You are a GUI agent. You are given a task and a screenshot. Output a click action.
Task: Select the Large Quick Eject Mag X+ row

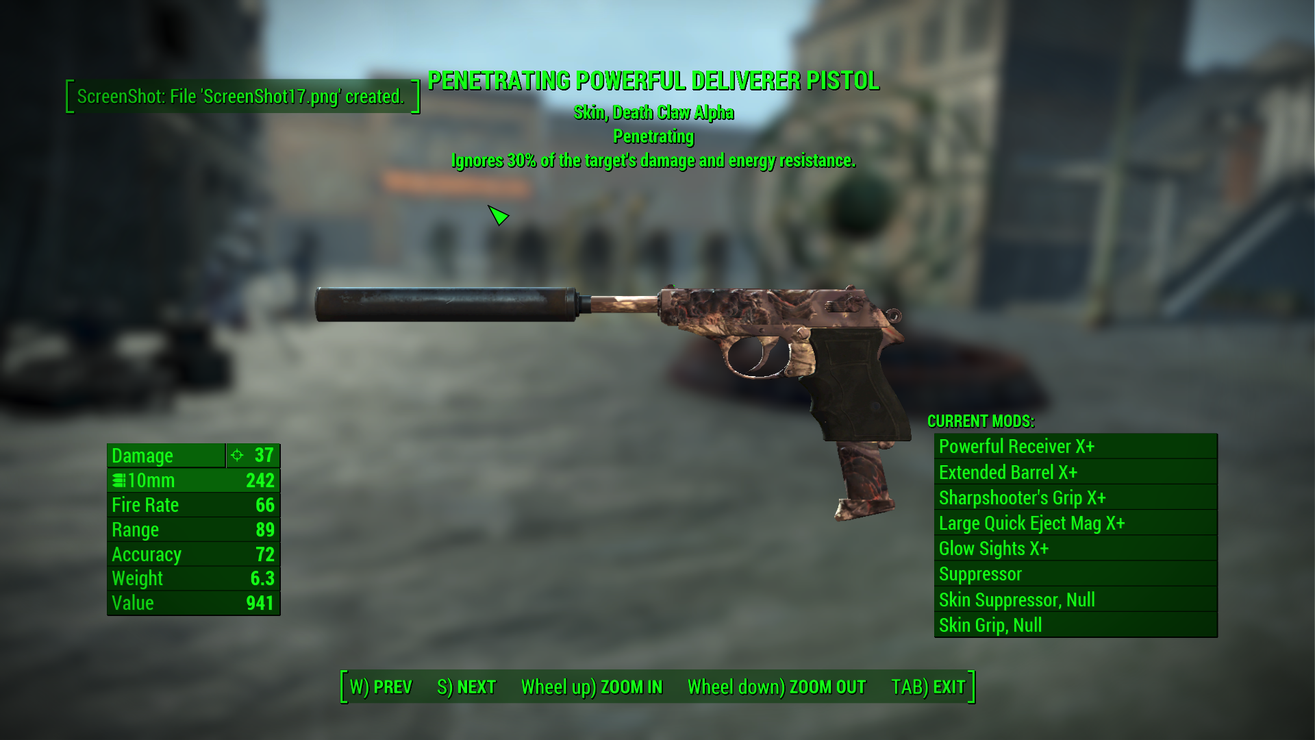click(1075, 523)
